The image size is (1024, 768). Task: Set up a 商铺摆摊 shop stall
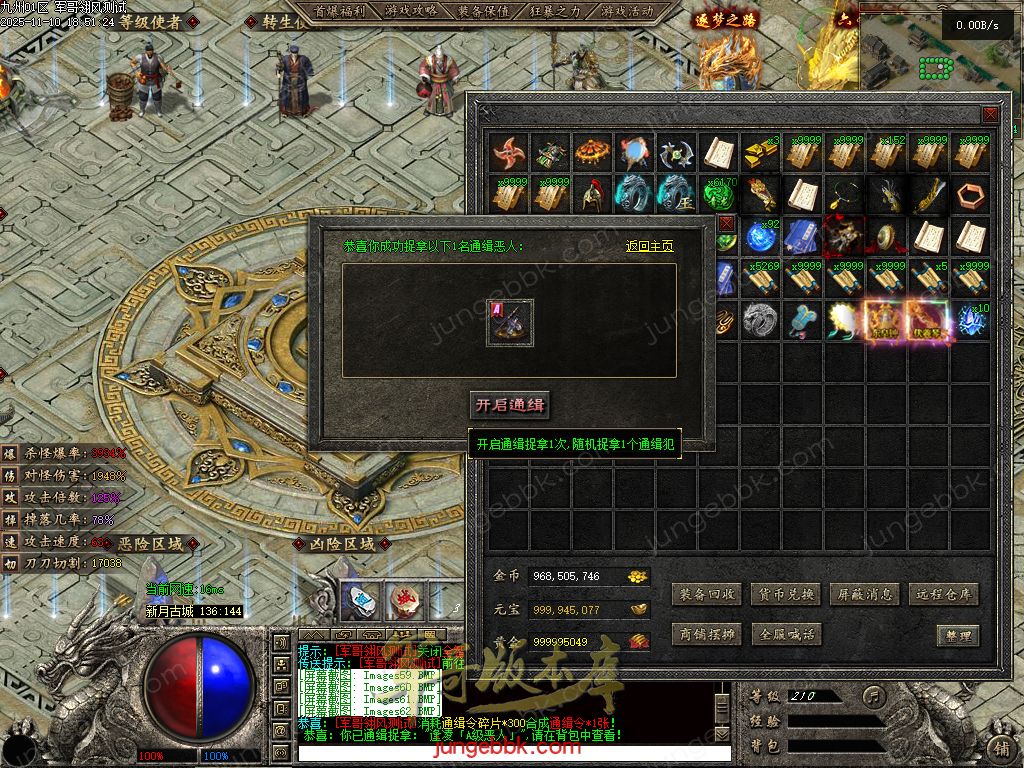[707, 634]
